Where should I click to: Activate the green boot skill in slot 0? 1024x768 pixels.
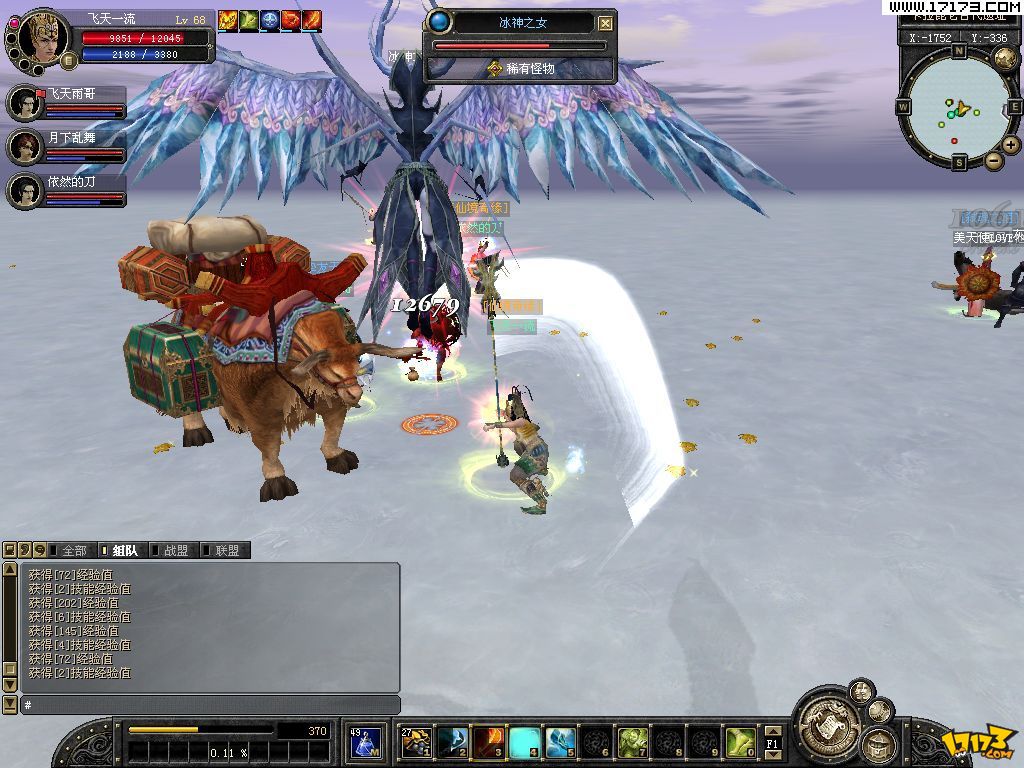pos(740,742)
